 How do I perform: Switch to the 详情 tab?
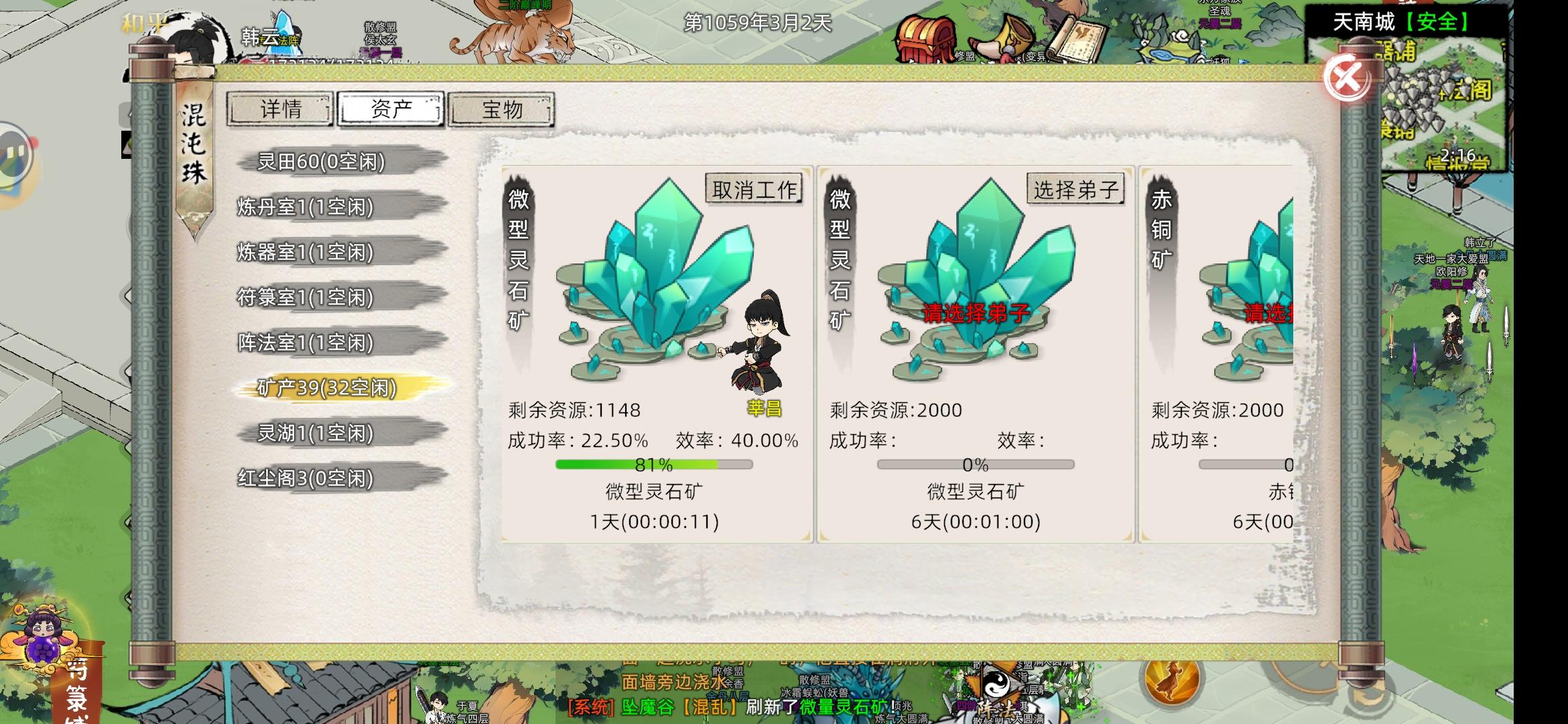279,109
